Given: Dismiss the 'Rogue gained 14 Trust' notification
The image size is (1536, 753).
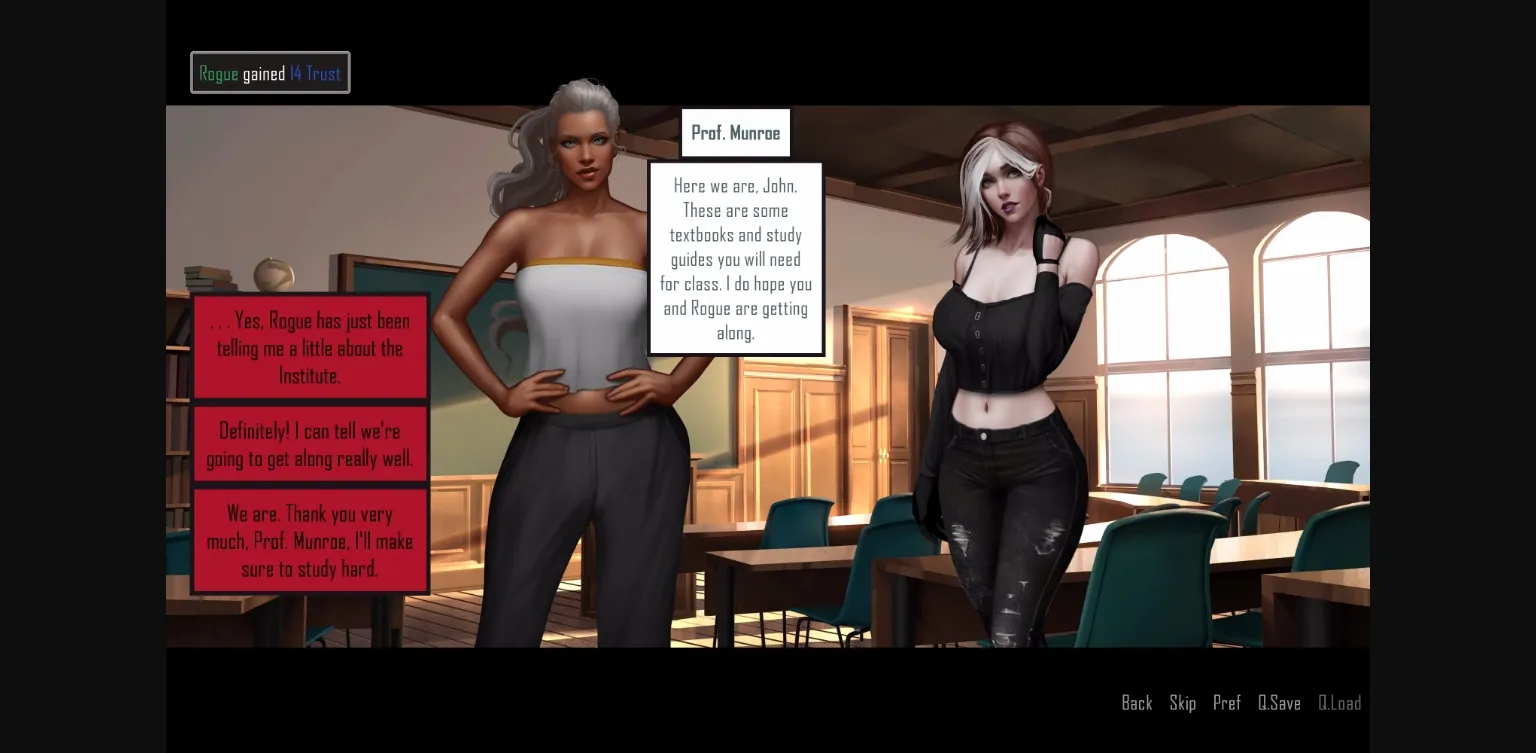Looking at the screenshot, I should pos(270,72).
